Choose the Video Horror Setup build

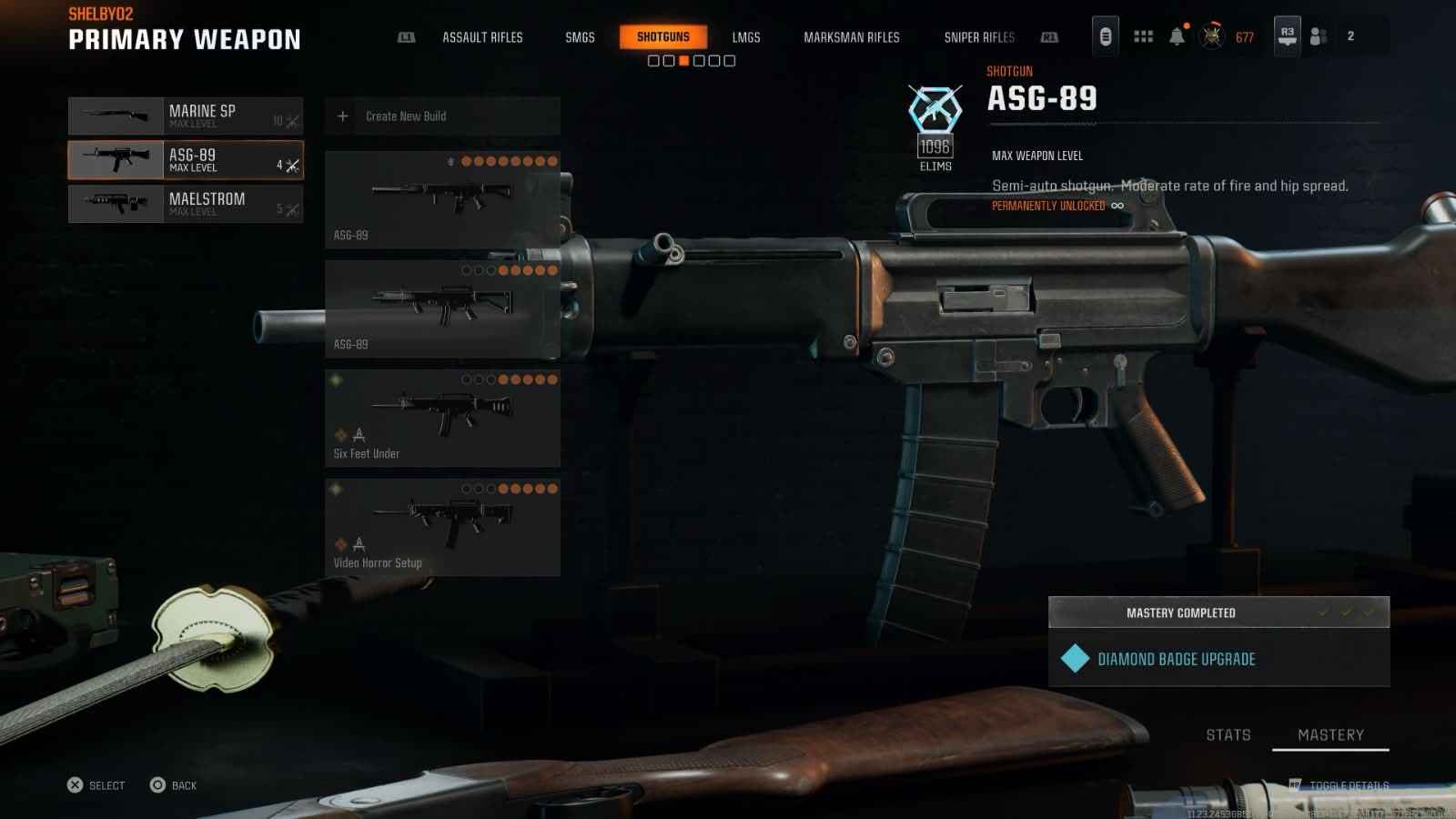442,527
